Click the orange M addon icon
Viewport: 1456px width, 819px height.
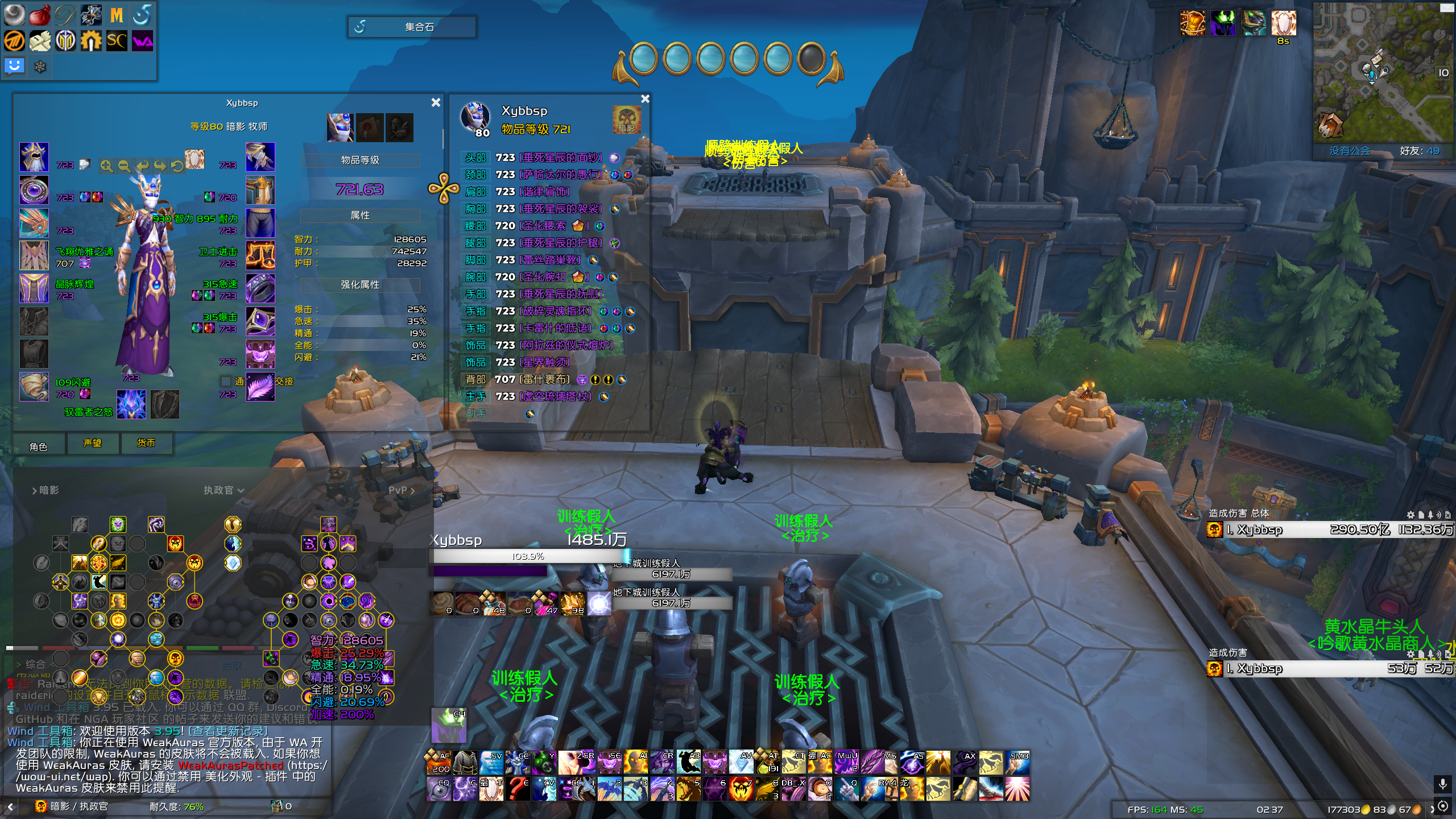117,15
